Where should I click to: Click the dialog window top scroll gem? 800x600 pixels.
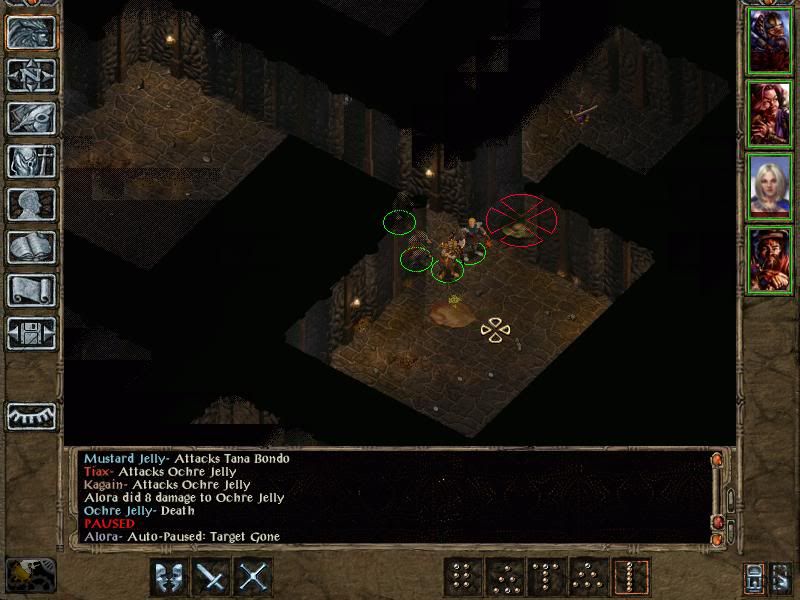(716, 460)
